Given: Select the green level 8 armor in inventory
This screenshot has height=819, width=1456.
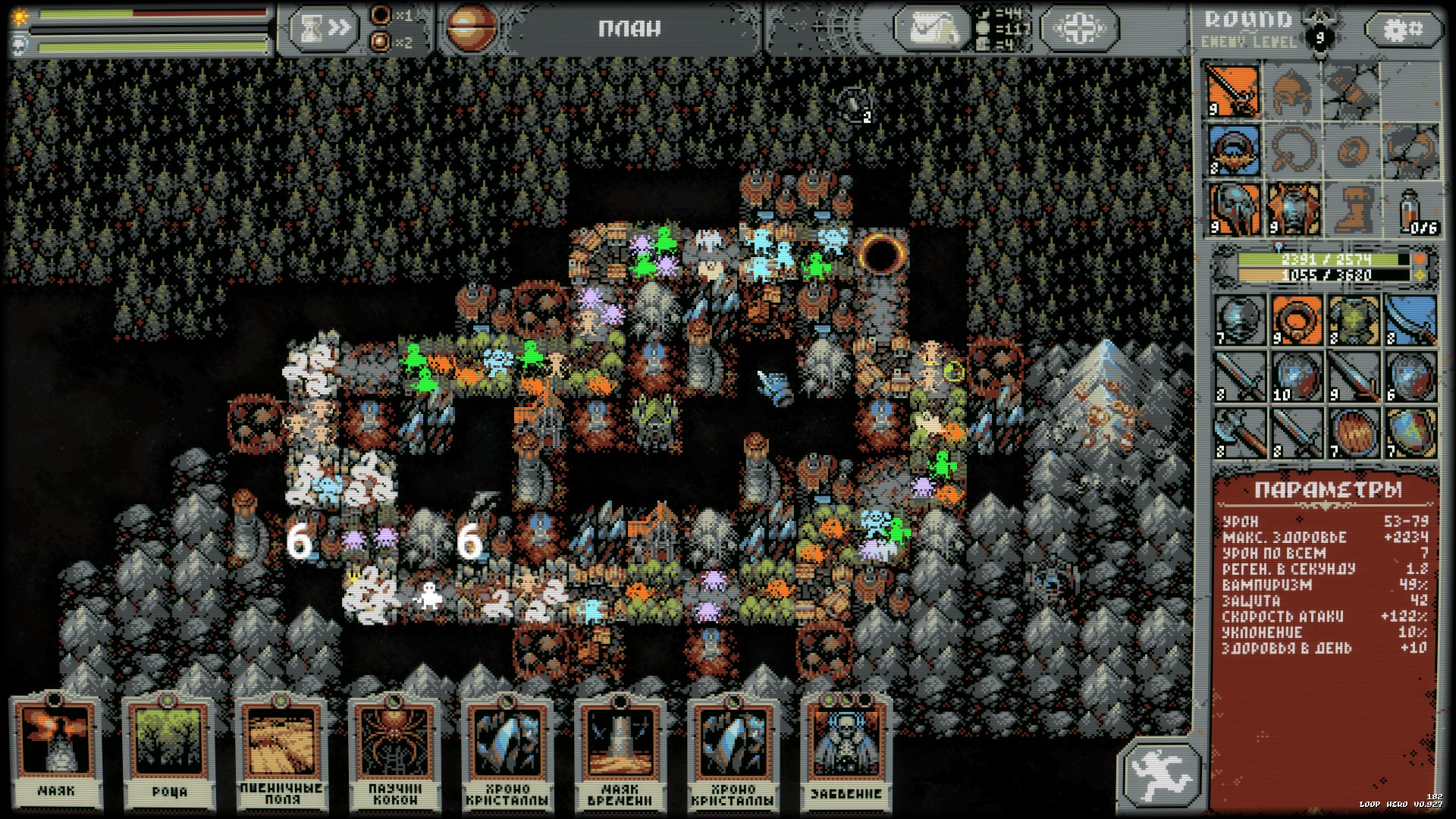Looking at the screenshot, I should pos(1354,320).
